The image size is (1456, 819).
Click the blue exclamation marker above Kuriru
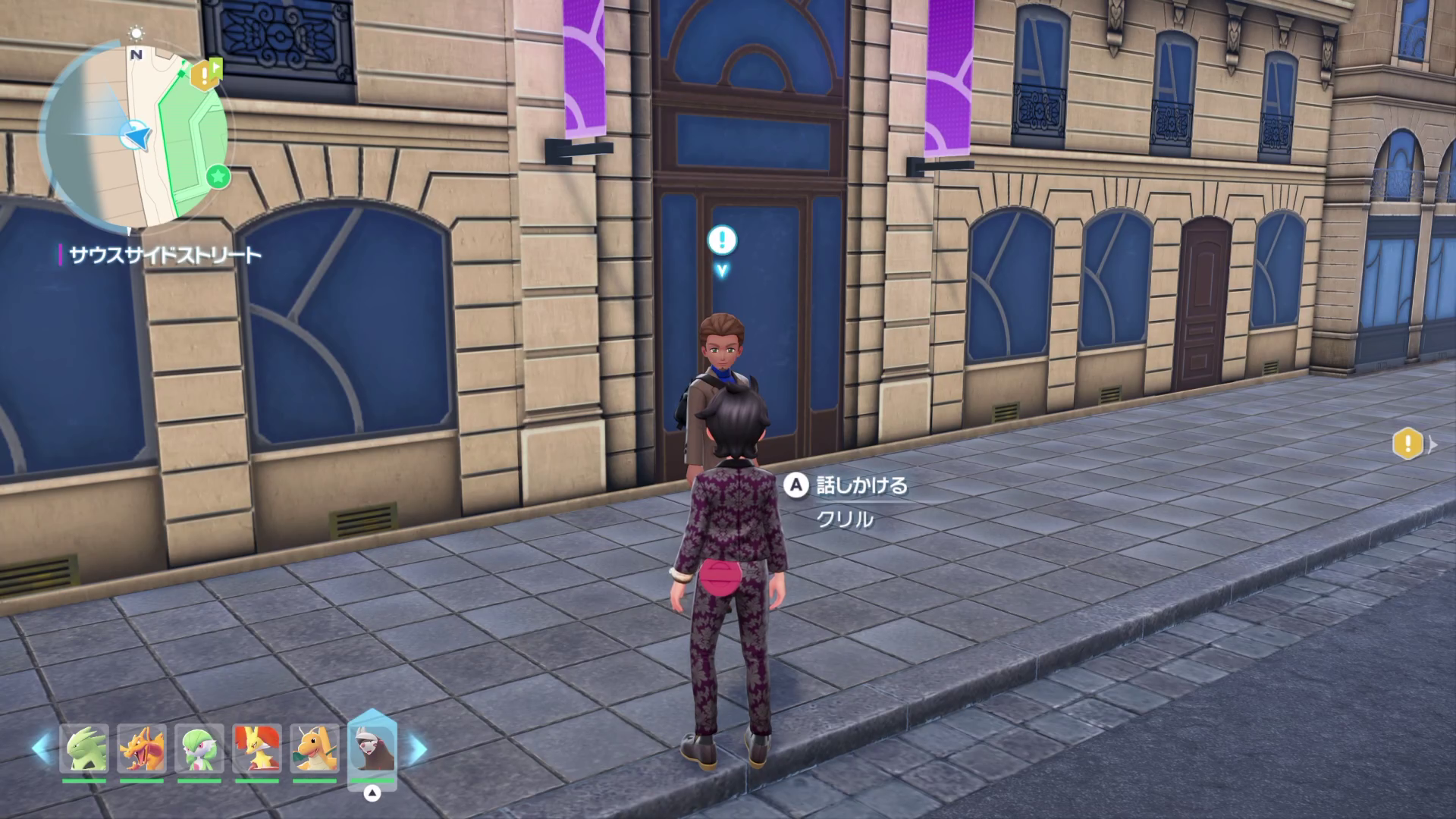(722, 240)
